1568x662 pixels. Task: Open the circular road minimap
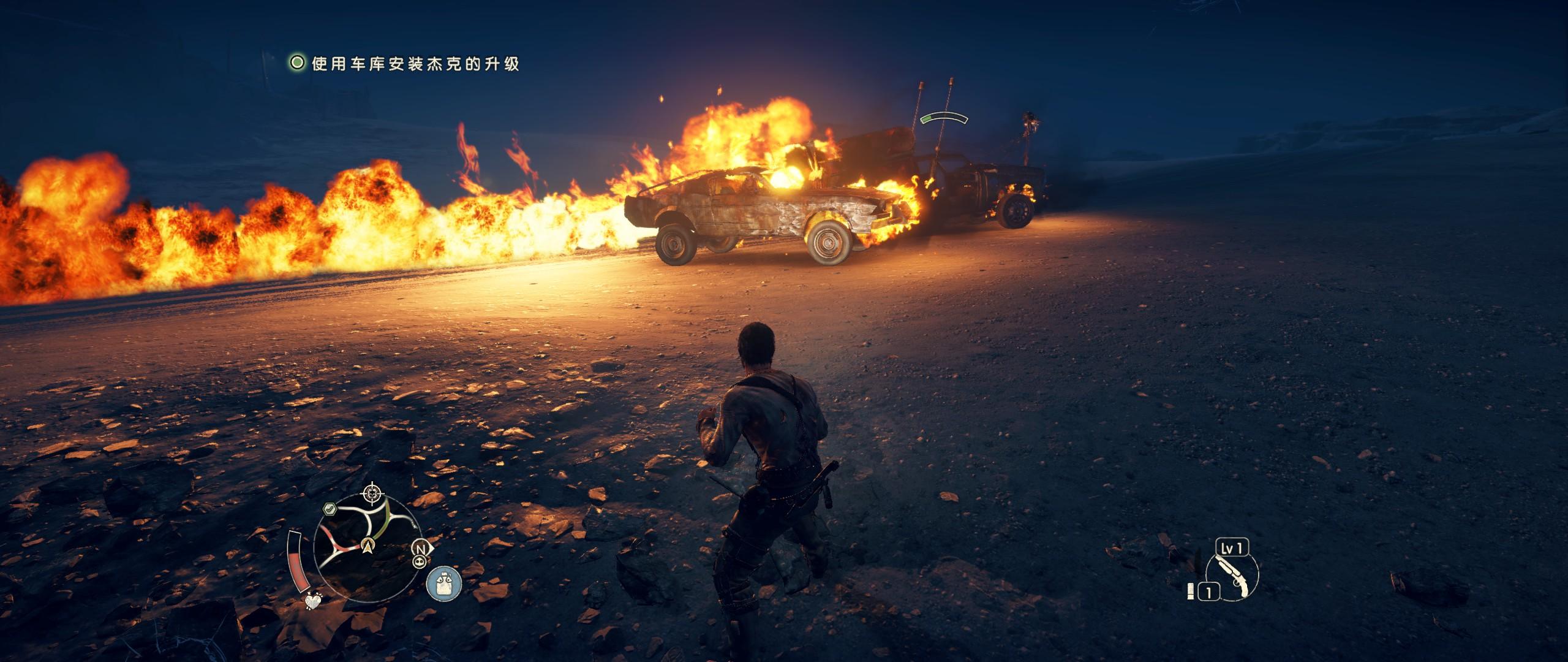(366, 531)
